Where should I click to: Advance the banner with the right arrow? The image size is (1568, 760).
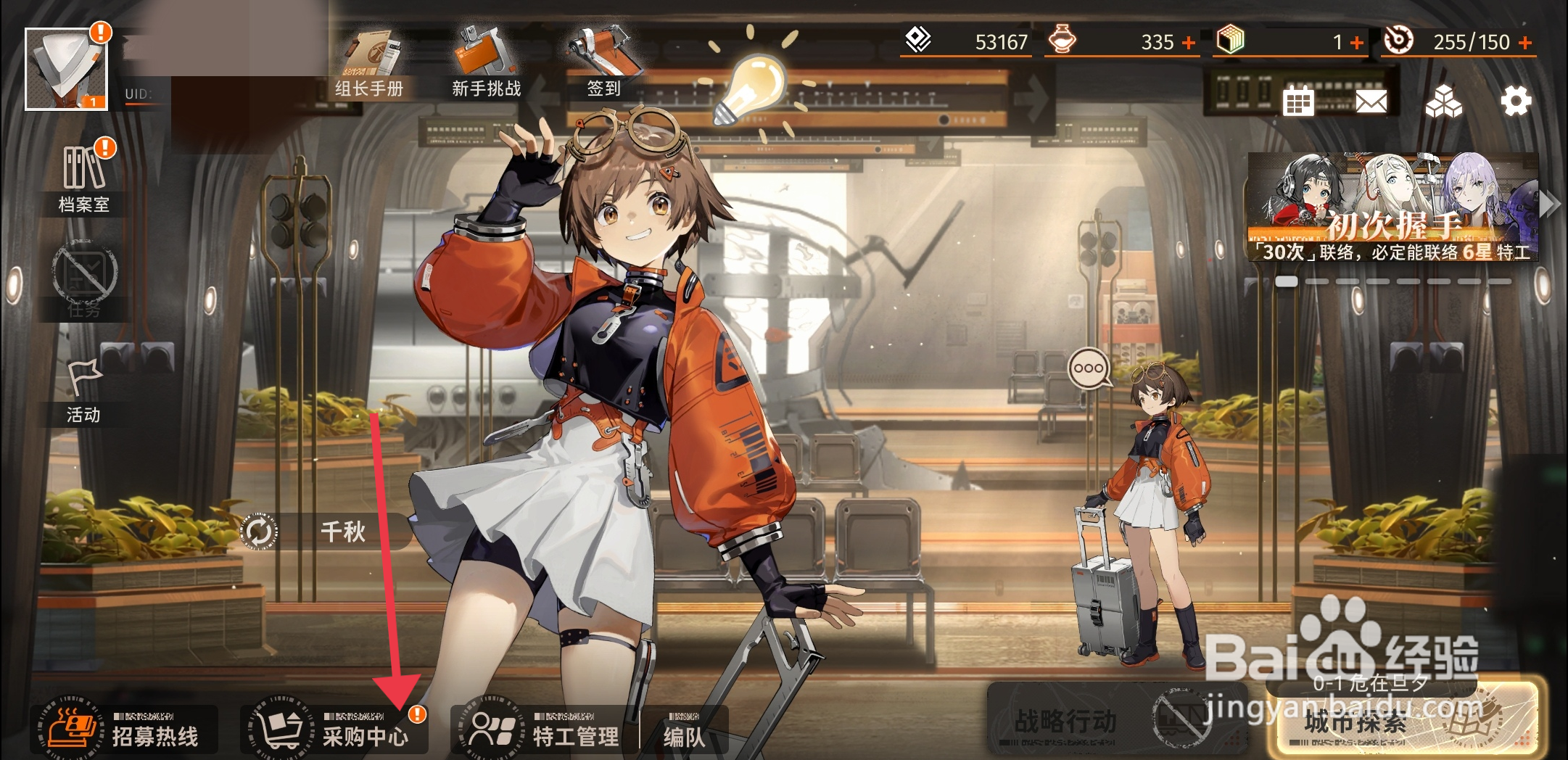coord(1549,205)
